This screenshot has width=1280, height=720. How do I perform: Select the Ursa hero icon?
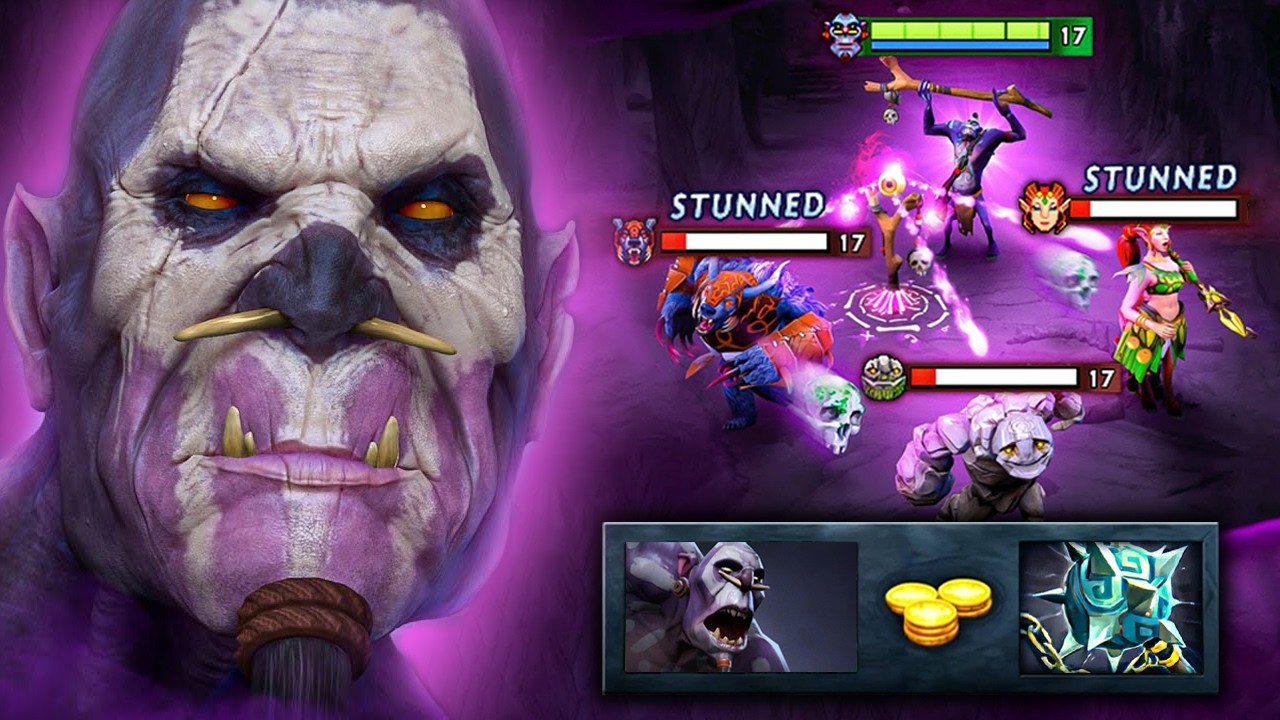click(636, 241)
